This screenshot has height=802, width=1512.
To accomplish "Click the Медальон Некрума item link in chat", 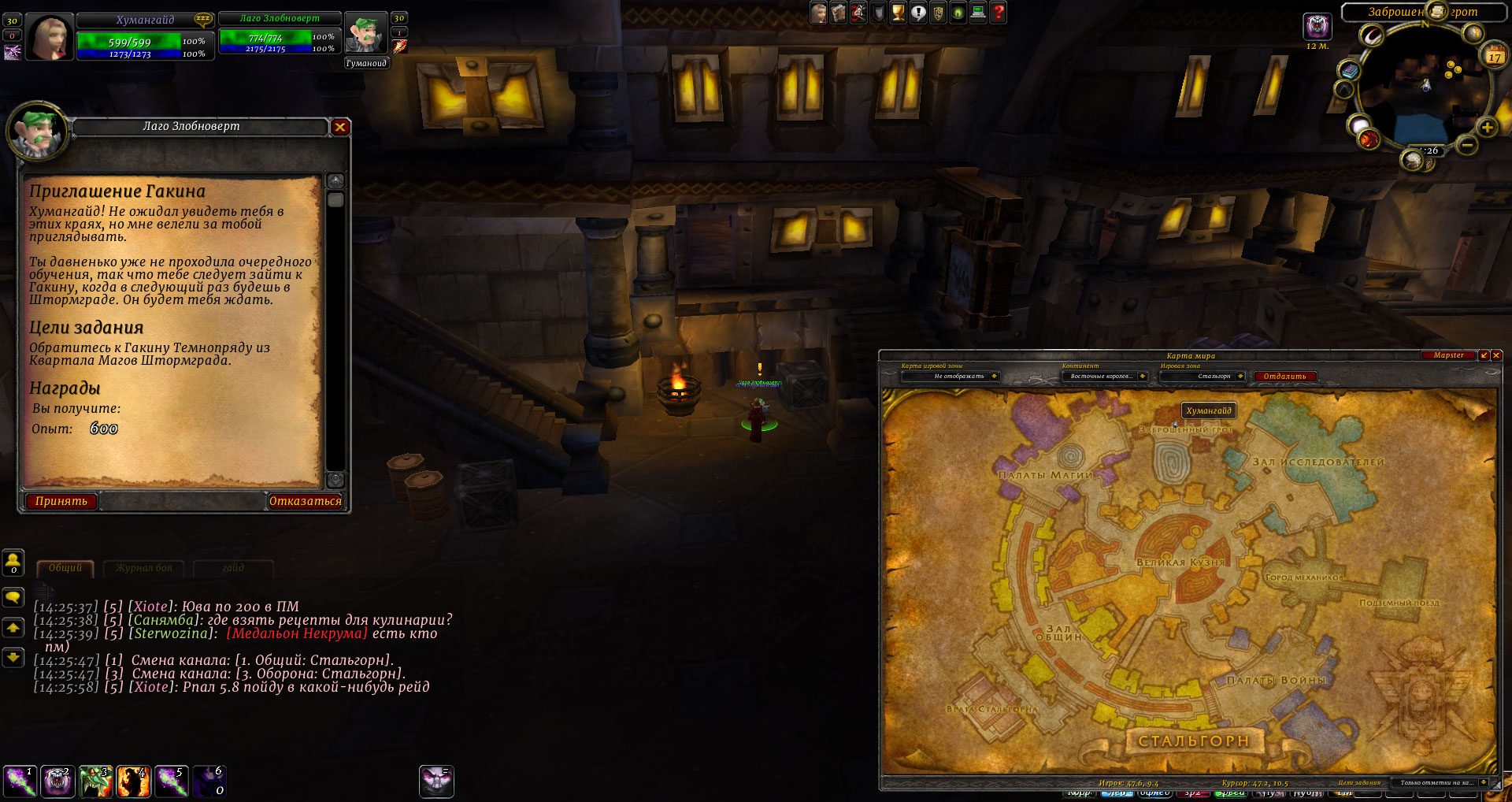I will (297, 633).
